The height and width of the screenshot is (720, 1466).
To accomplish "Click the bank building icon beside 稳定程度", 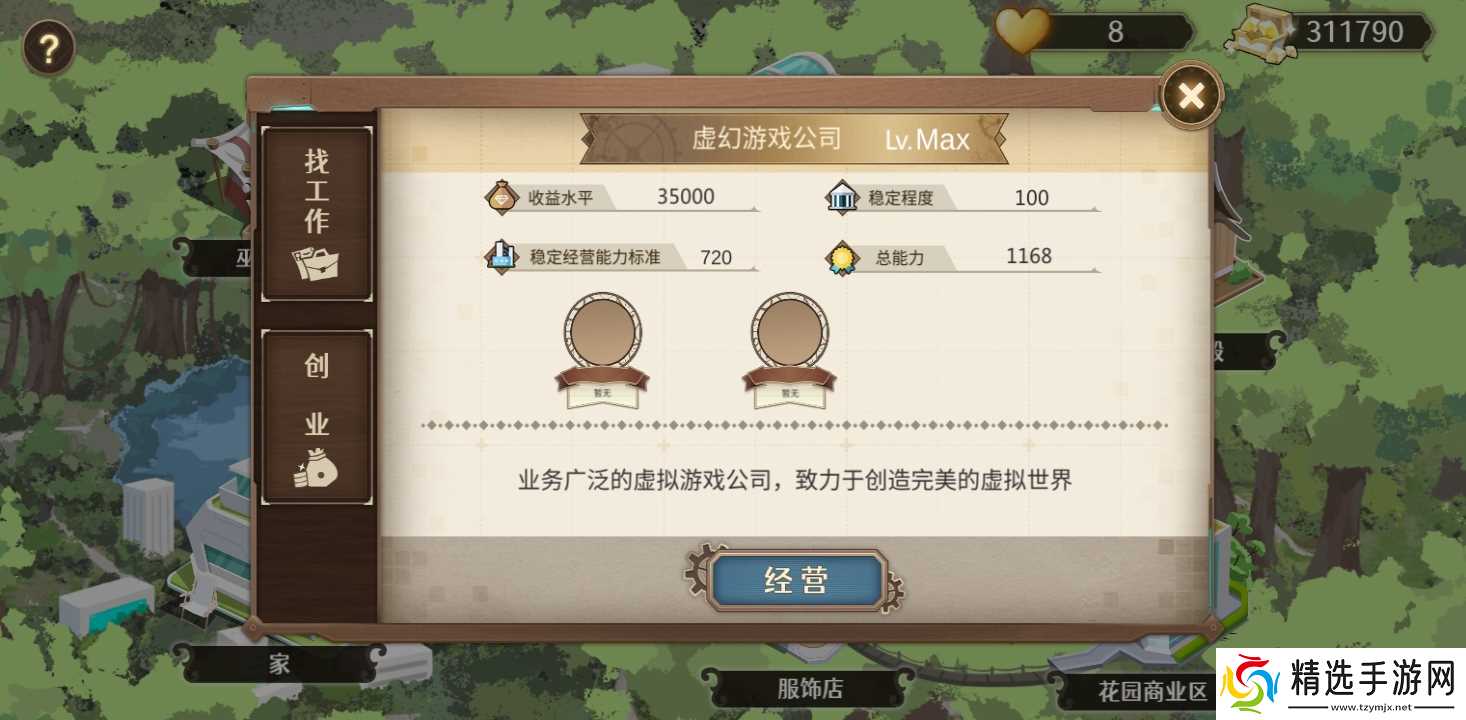I will click(843, 197).
